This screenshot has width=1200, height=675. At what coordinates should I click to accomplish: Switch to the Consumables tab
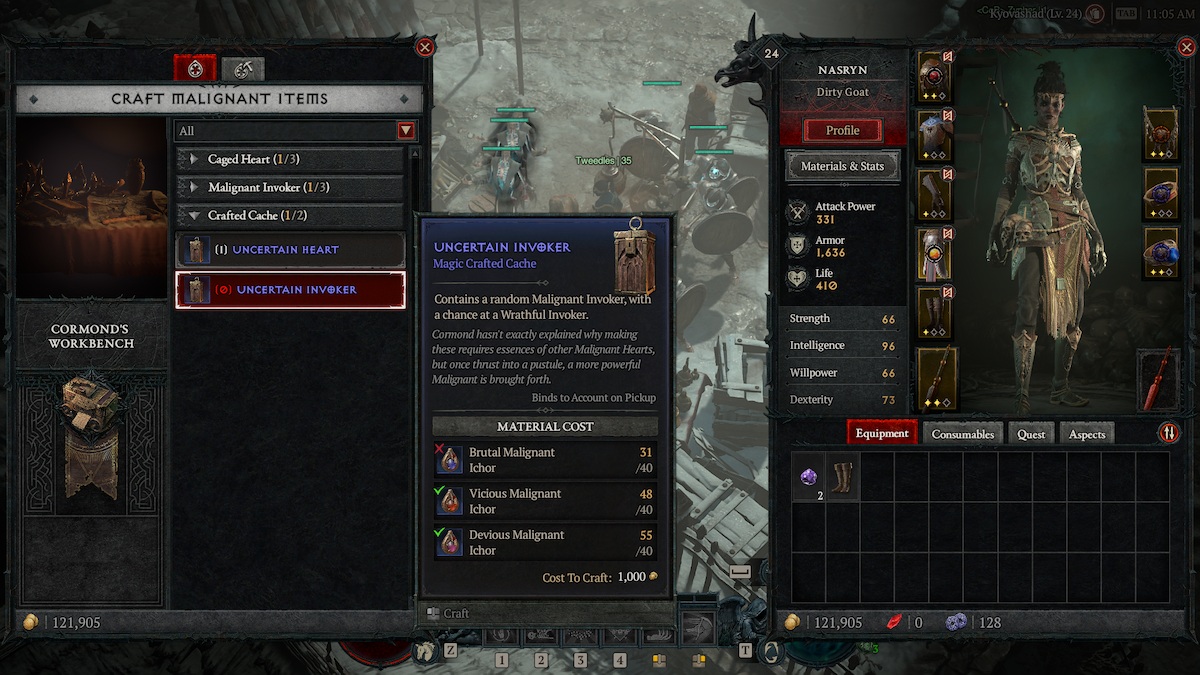[x=962, y=434]
